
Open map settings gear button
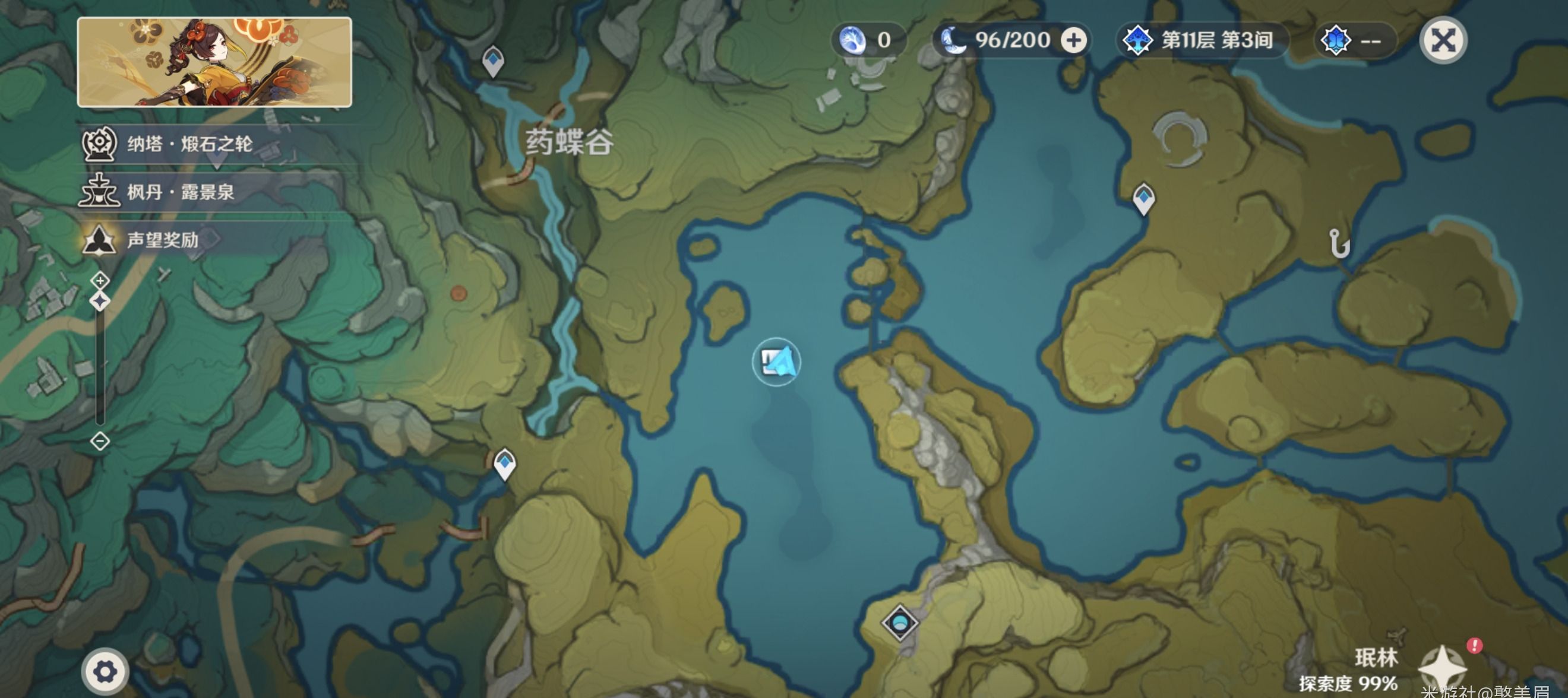(105, 672)
